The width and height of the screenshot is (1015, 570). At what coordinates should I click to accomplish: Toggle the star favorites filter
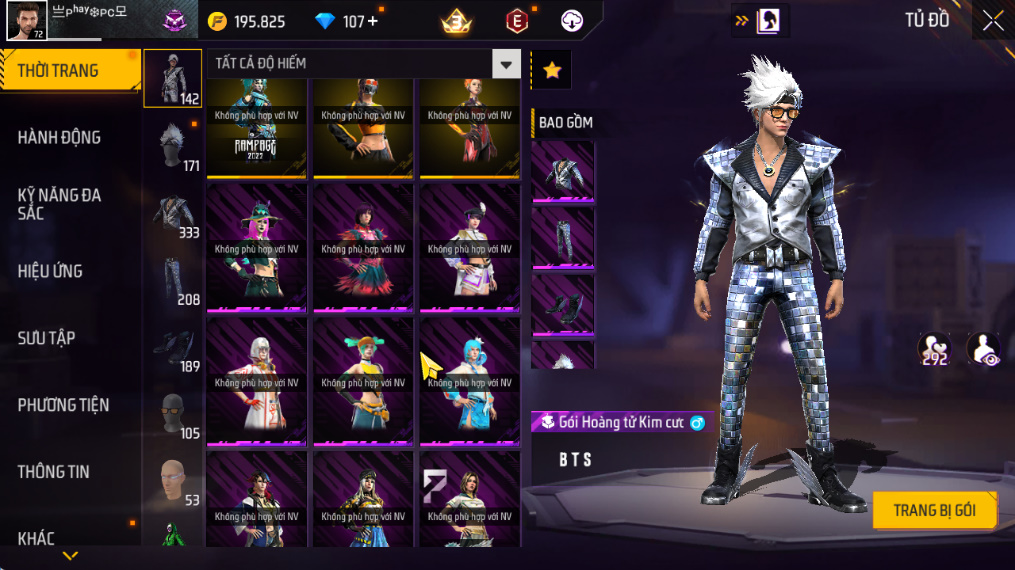point(551,70)
